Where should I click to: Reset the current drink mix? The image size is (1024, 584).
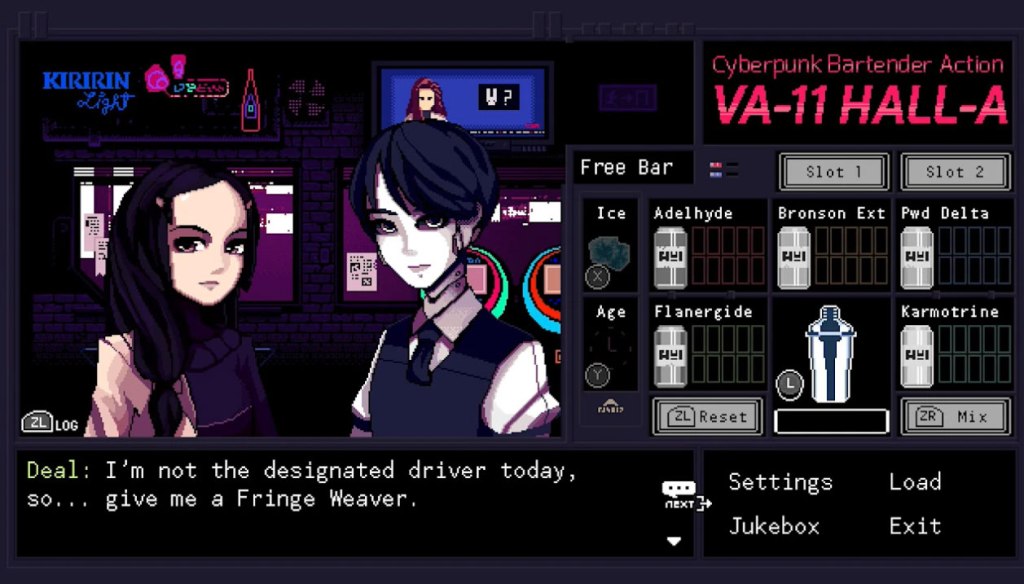point(707,416)
